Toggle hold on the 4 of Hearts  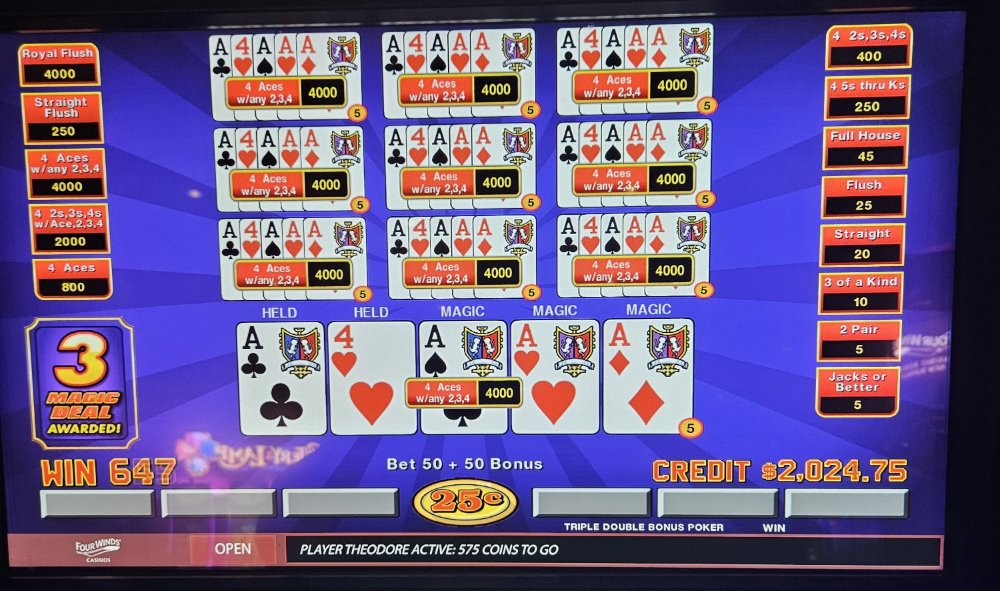point(371,378)
